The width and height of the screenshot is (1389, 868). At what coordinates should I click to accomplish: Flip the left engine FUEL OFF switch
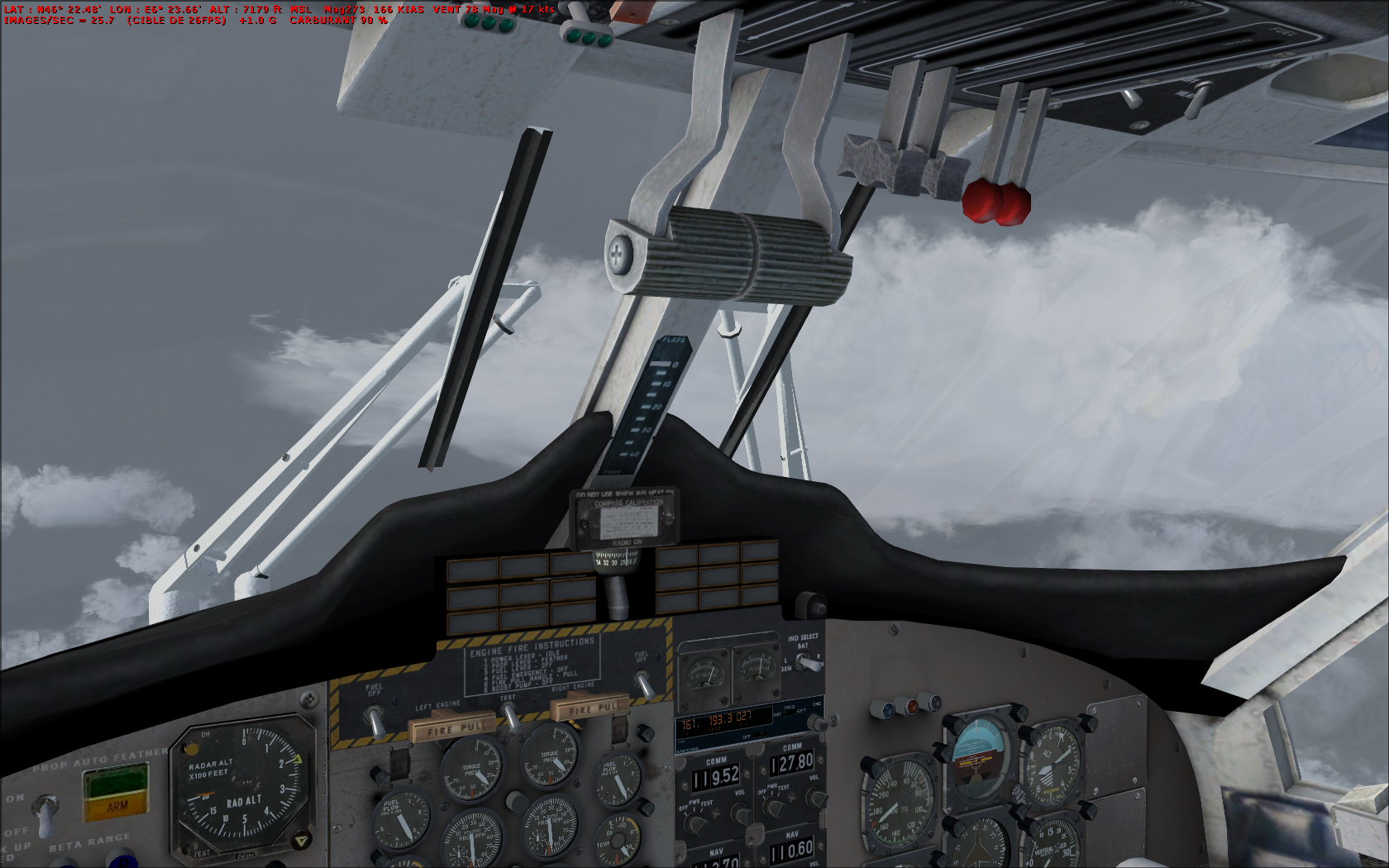pos(375,722)
